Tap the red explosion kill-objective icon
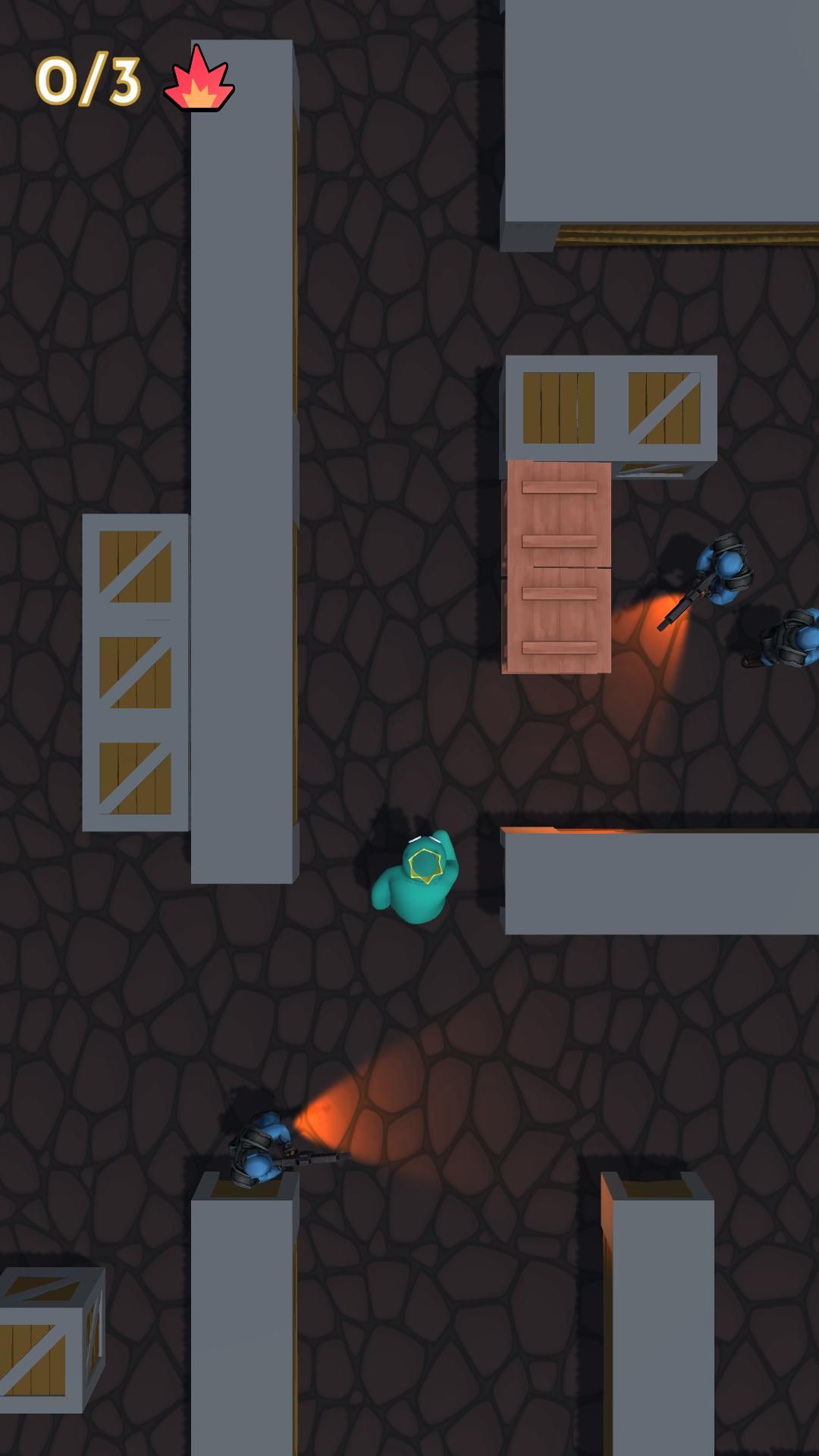Viewport: 819px width, 1456px height. [199, 80]
